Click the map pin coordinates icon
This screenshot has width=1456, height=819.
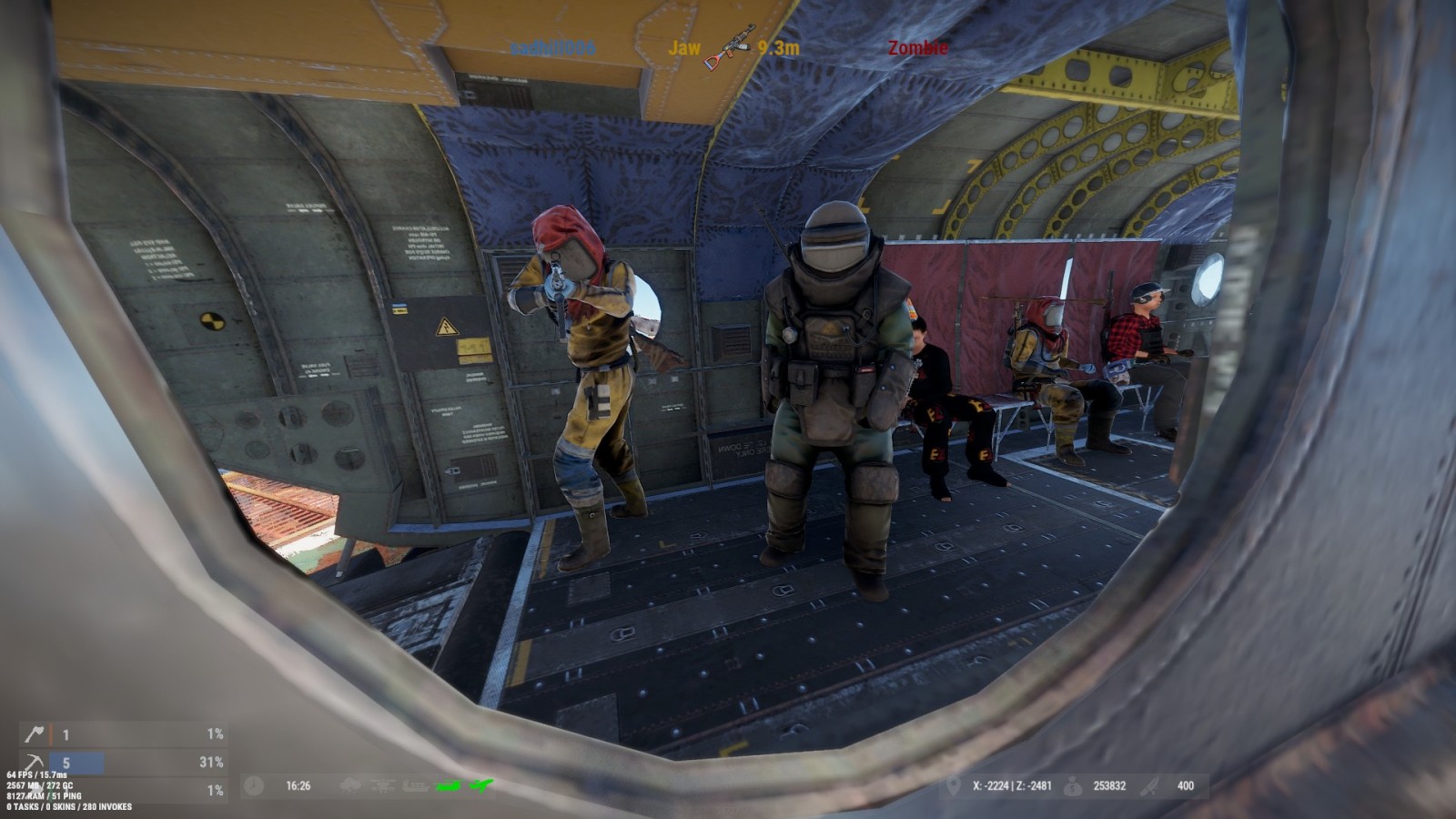[x=953, y=785]
